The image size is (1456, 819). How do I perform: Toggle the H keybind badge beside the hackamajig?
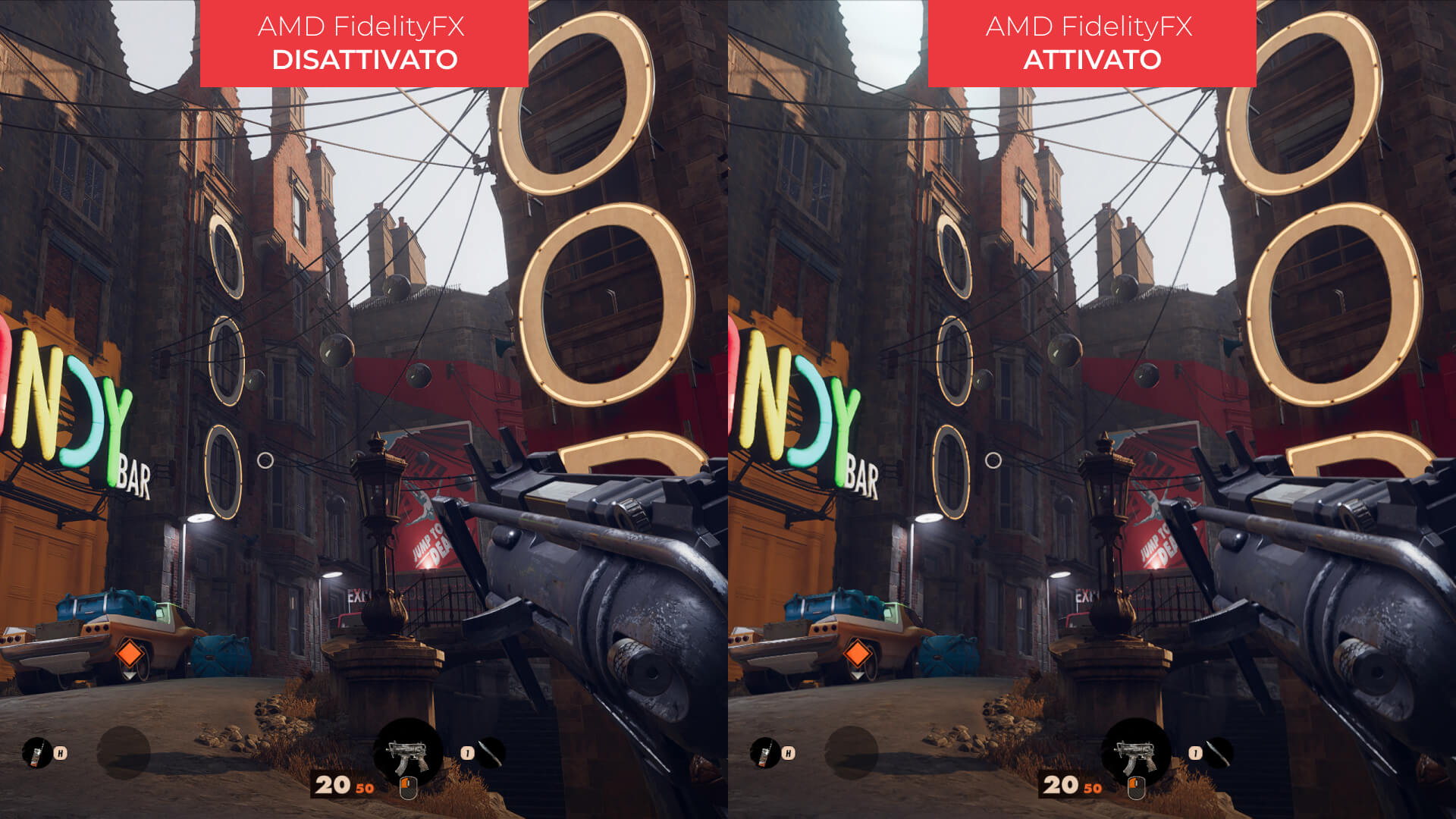tap(60, 754)
